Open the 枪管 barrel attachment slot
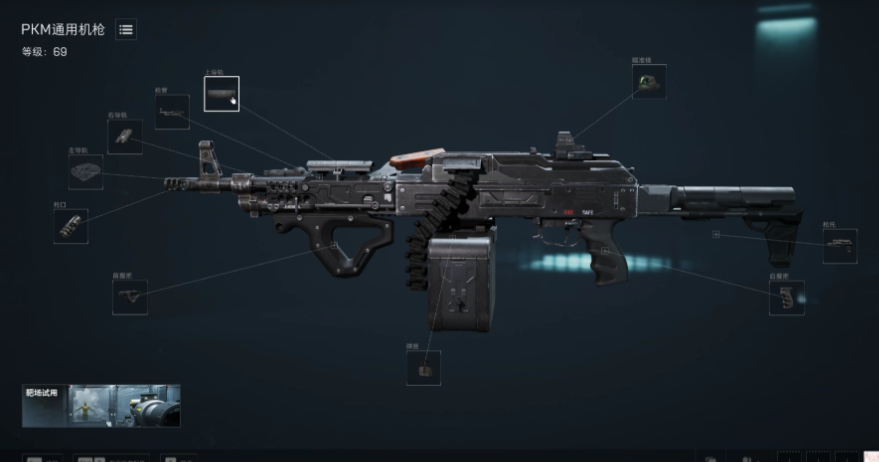Screen dimensions: 879x462 pyautogui.click(x=172, y=112)
